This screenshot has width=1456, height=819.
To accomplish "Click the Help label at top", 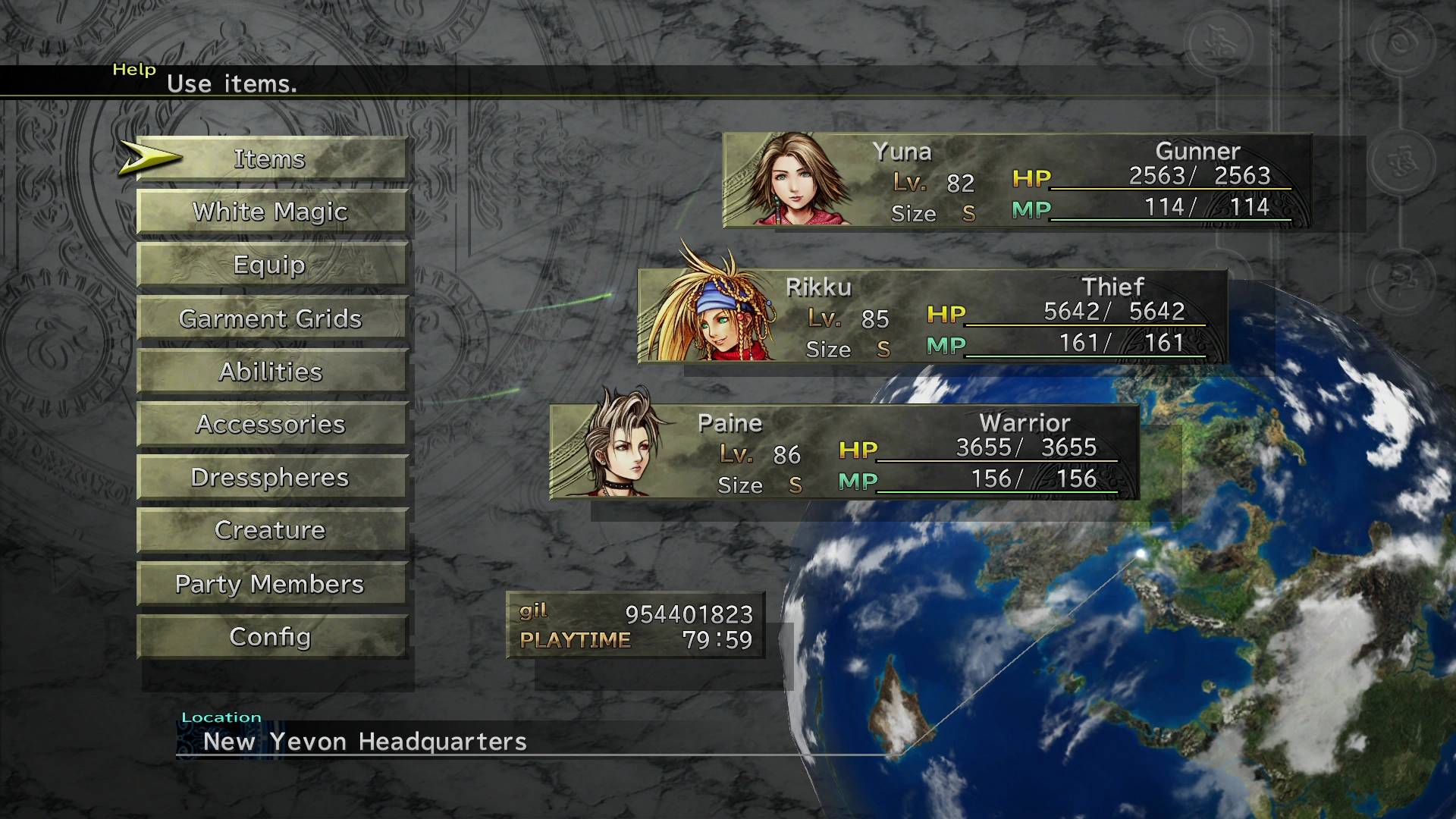I will pyautogui.click(x=134, y=70).
